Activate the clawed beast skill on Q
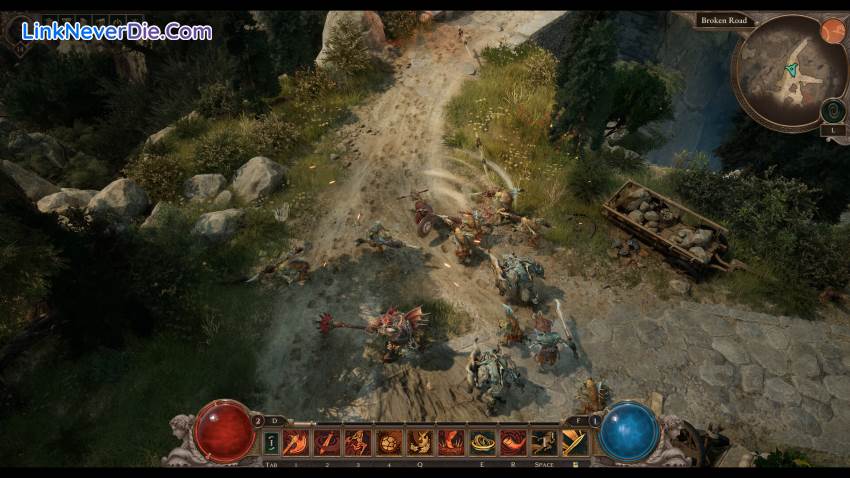The height and width of the screenshot is (478, 850). tap(420, 441)
